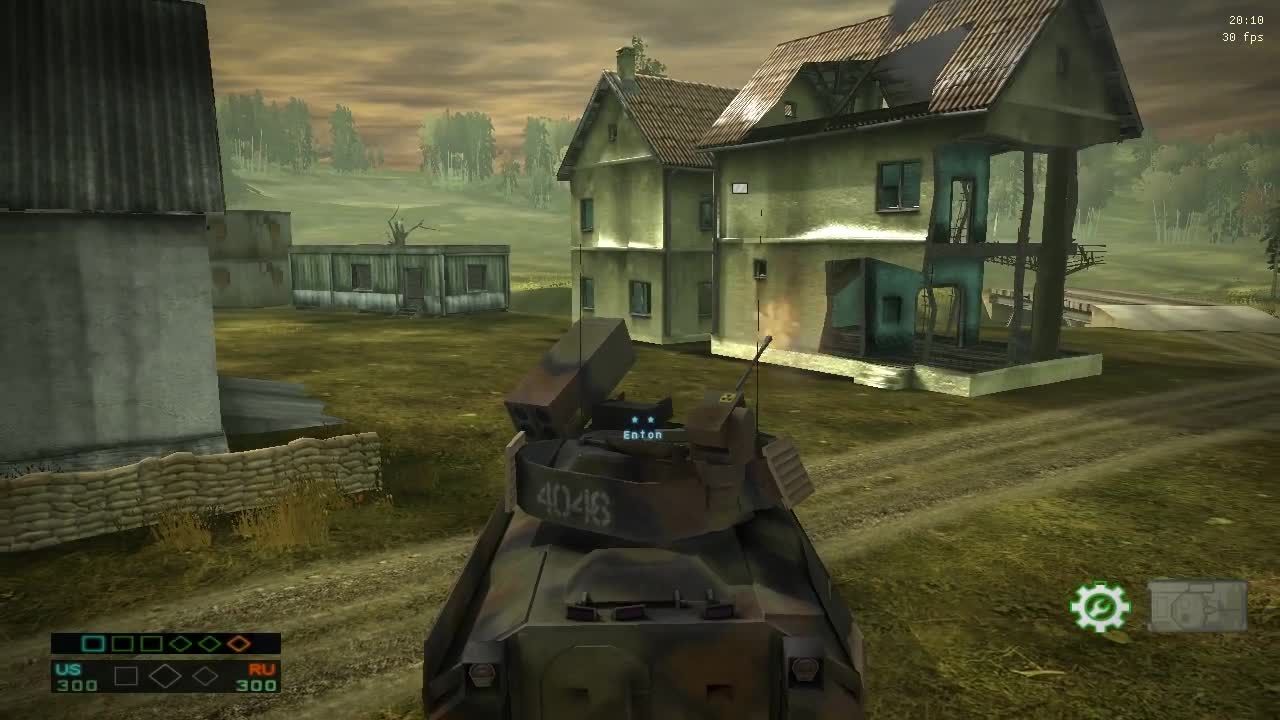Viewport: 1280px width, 720px height.
Task: Click the player nametag Enton
Action: tap(645, 434)
